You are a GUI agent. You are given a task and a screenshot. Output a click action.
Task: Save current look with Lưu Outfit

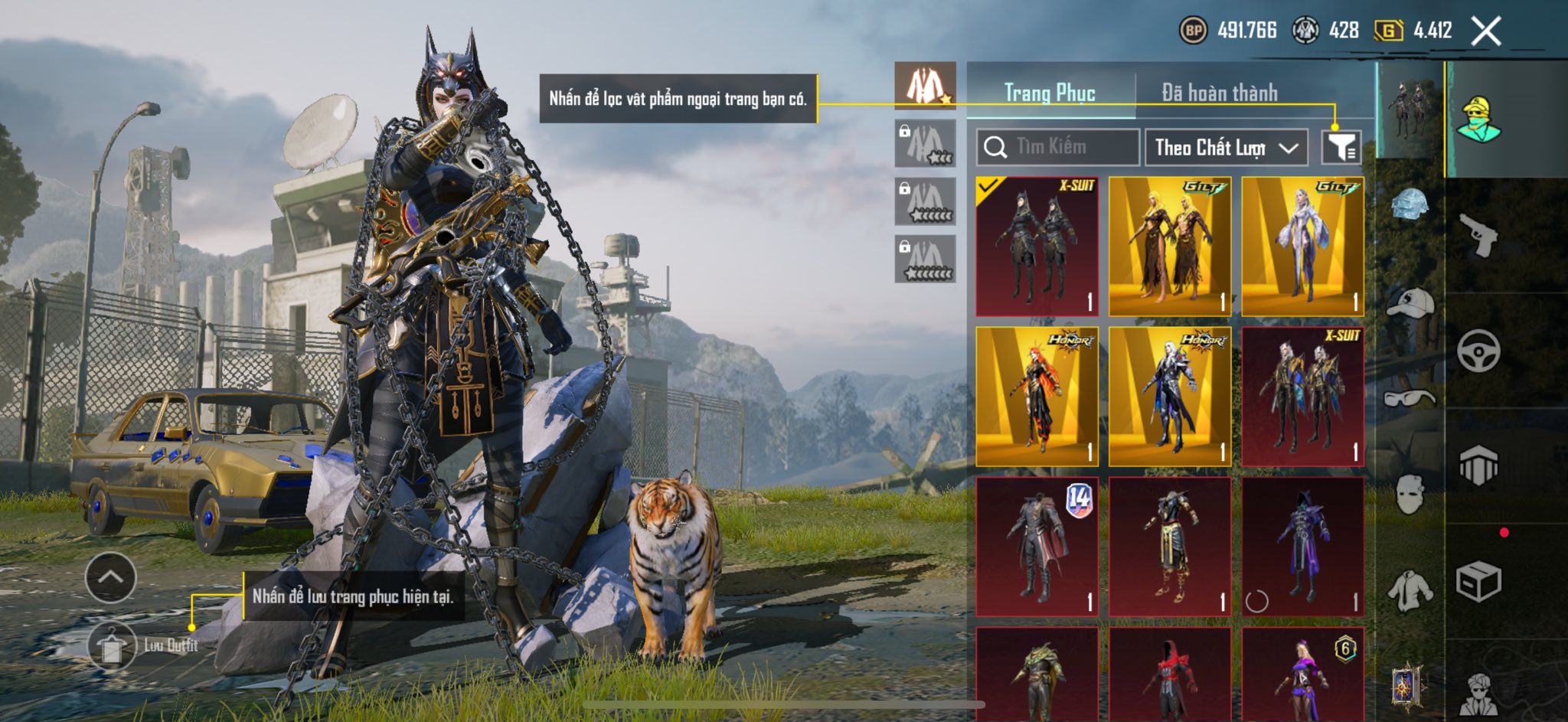pos(113,645)
